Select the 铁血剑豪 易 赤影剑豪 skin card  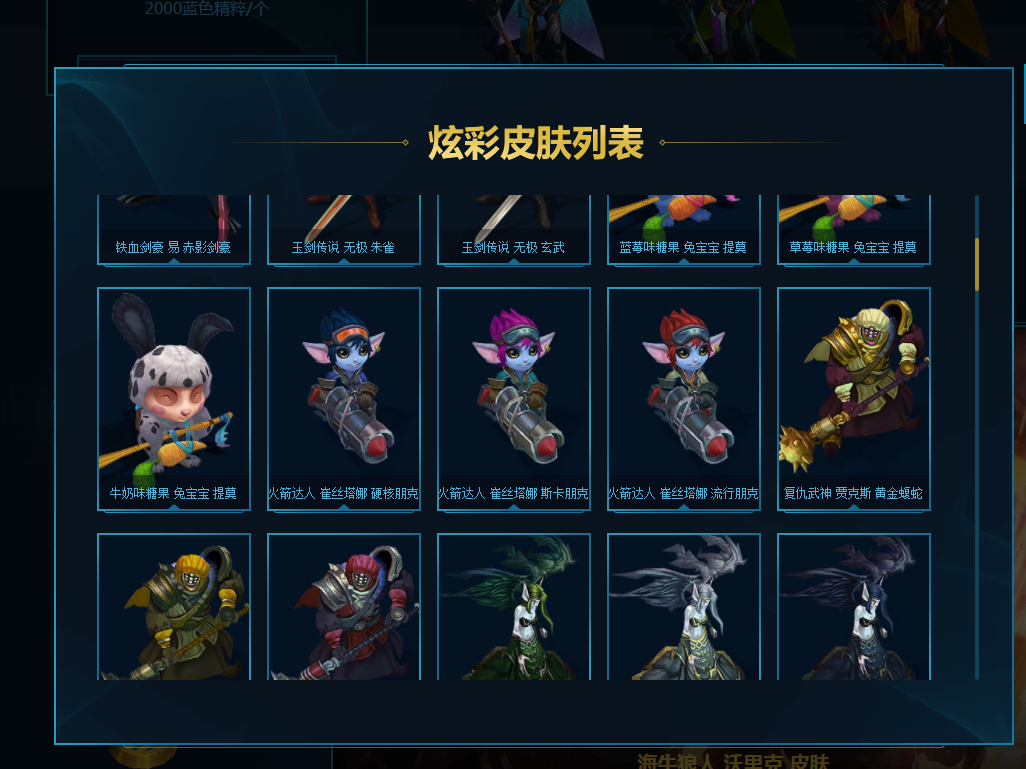click(173, 230)
